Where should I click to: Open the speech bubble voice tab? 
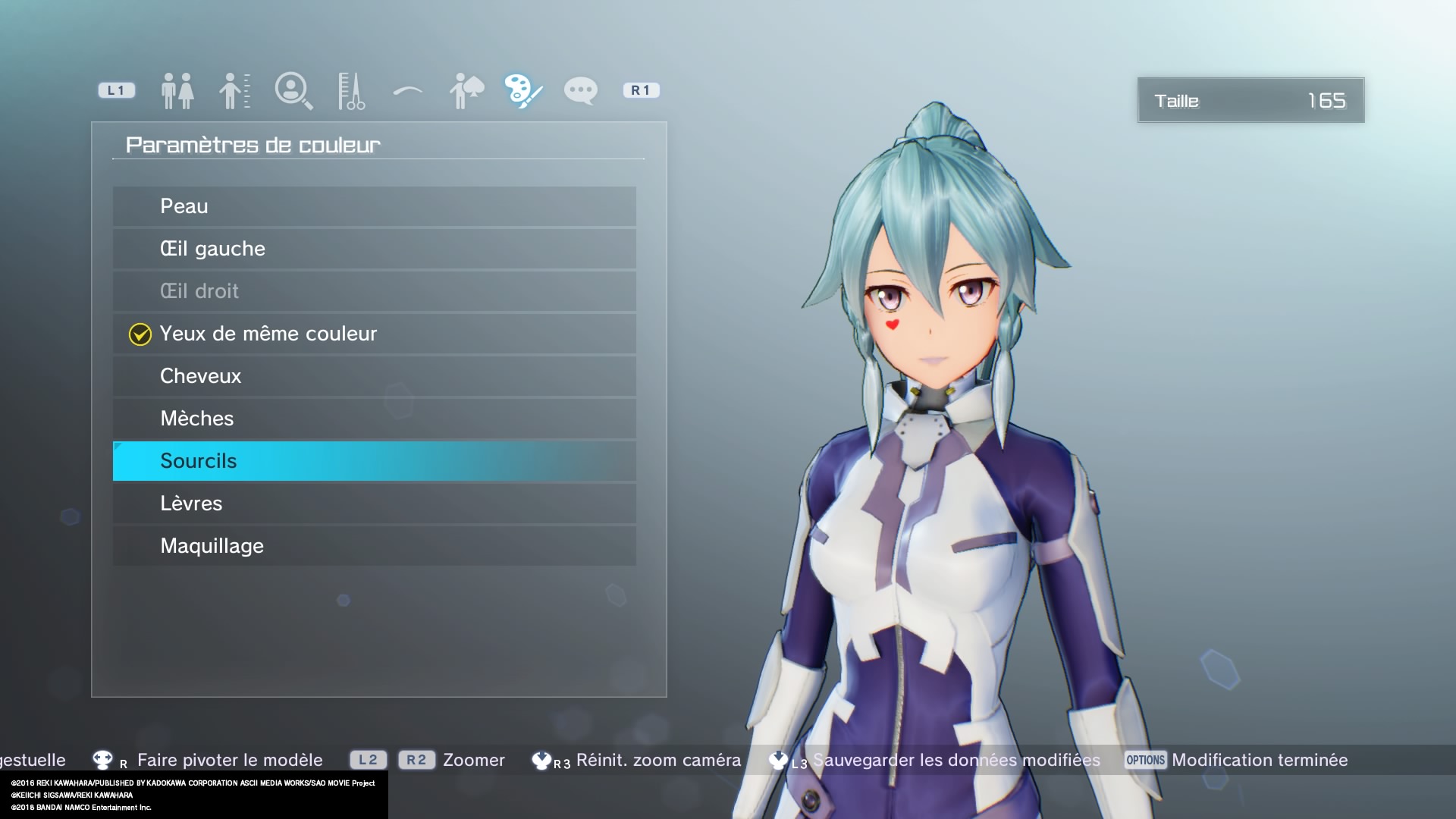(581, 91)
